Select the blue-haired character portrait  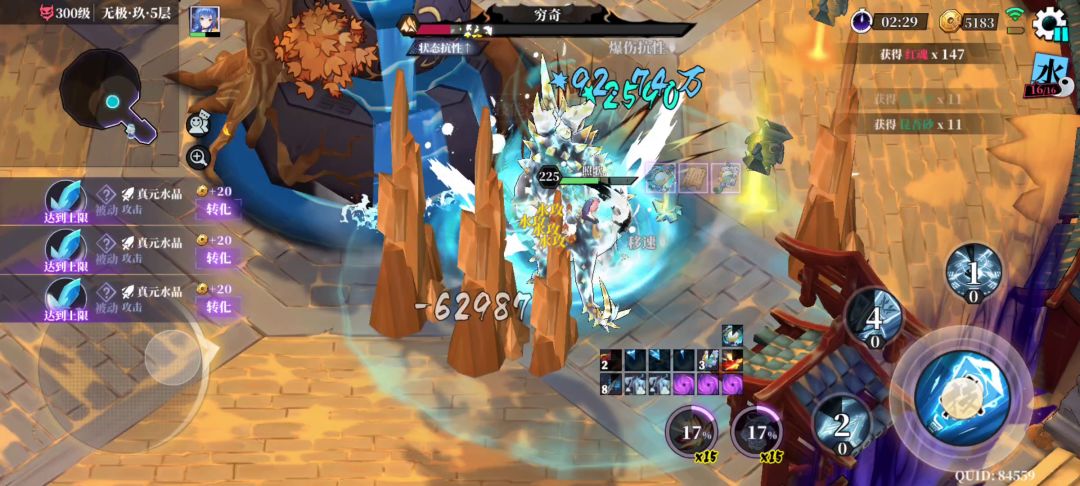coord(205,21)
